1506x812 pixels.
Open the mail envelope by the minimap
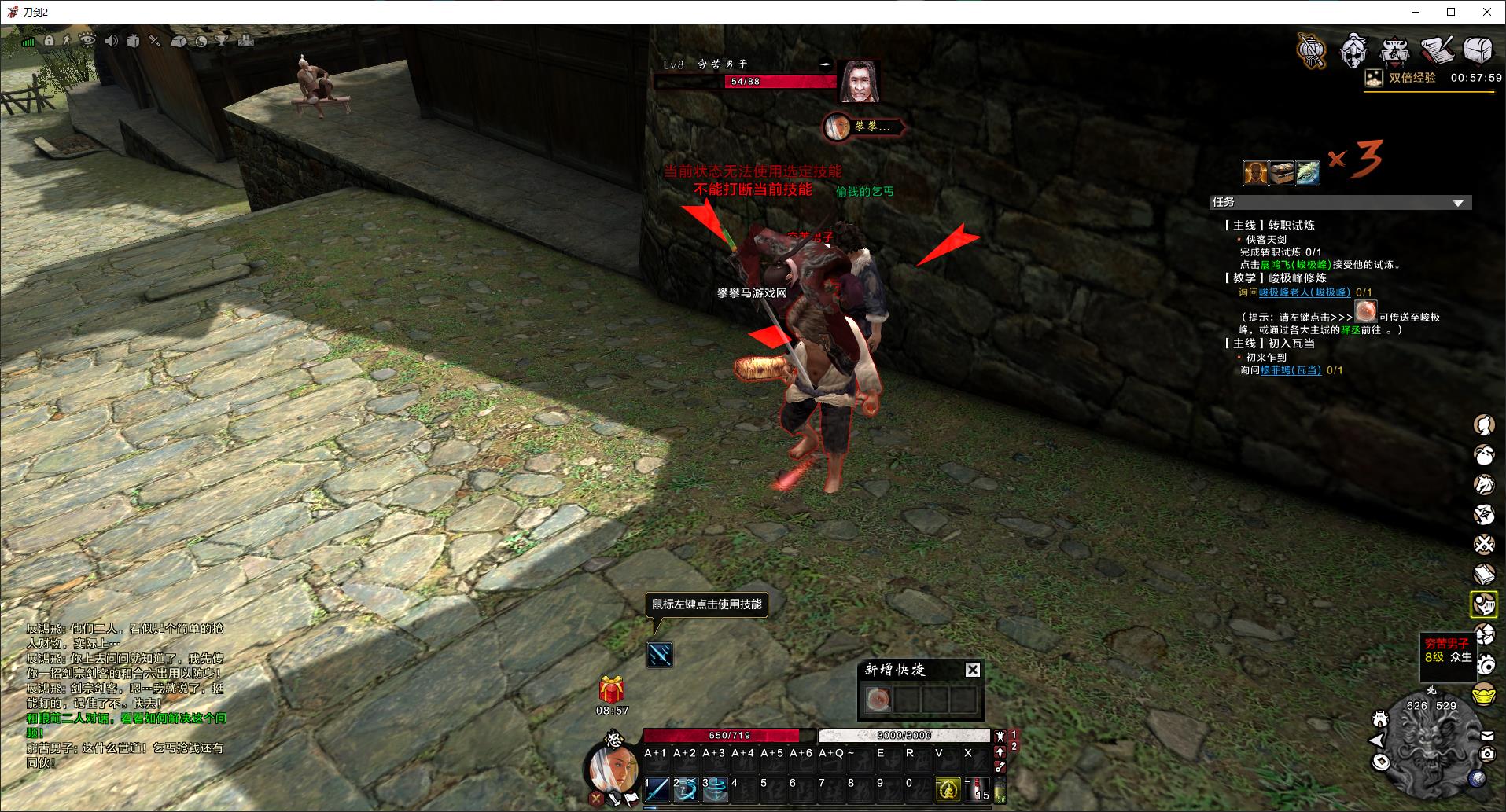click(1487, 736)
